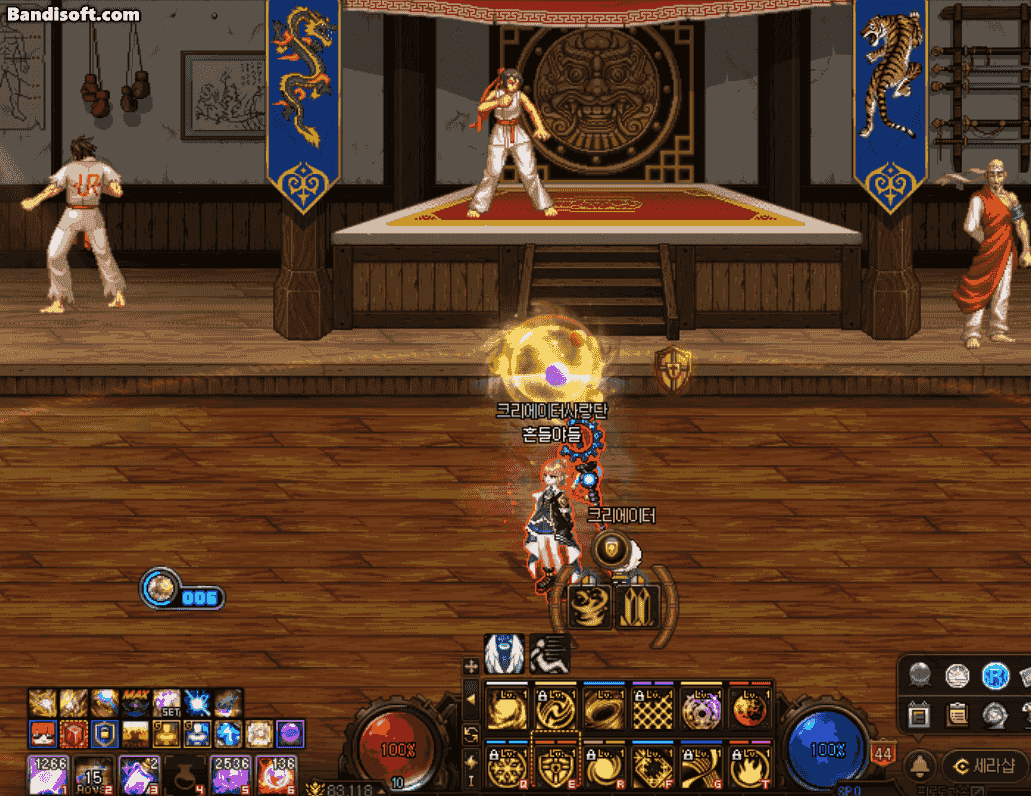Activate the purple-dotted ring skill

(700, 709)
